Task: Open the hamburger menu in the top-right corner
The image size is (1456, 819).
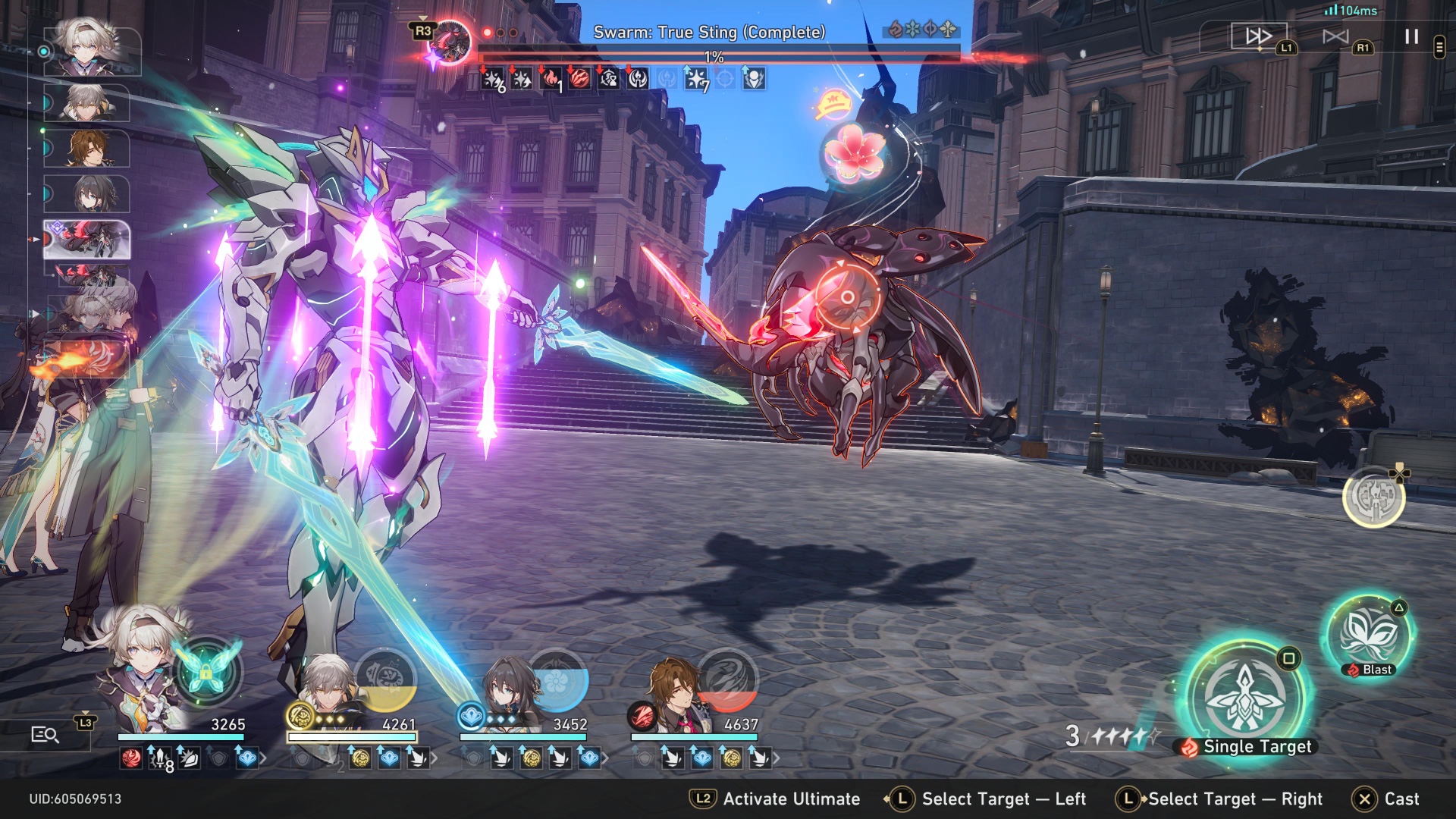Action: [1439, 45]
